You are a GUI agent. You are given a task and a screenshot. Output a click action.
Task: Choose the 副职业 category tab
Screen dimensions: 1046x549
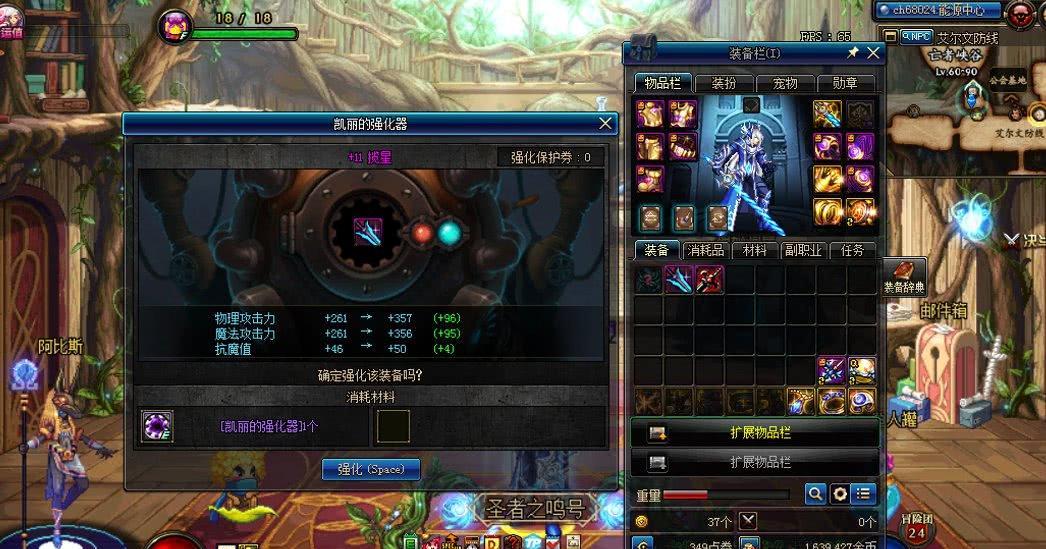tap(803, 250)
